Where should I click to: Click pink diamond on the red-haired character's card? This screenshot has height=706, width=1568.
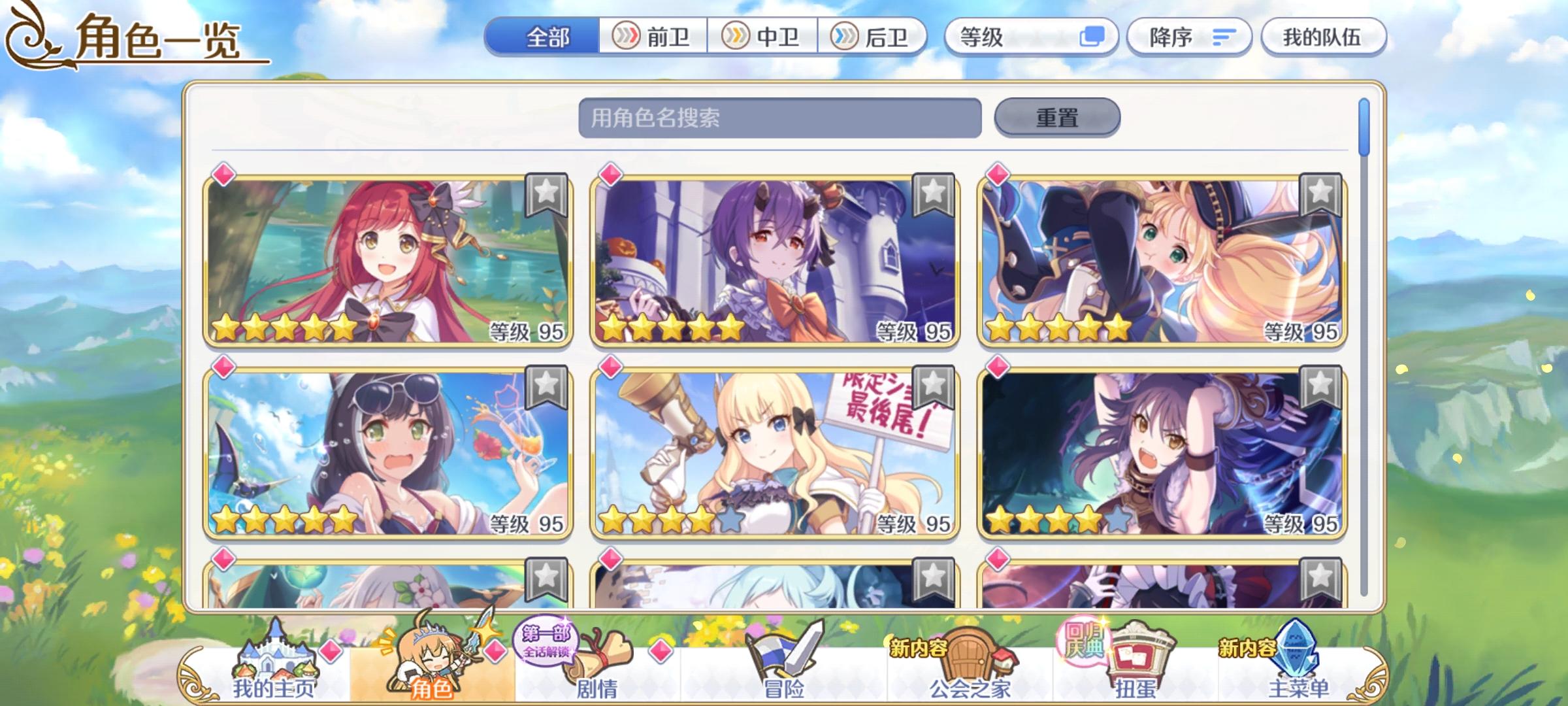coord(222,173)
